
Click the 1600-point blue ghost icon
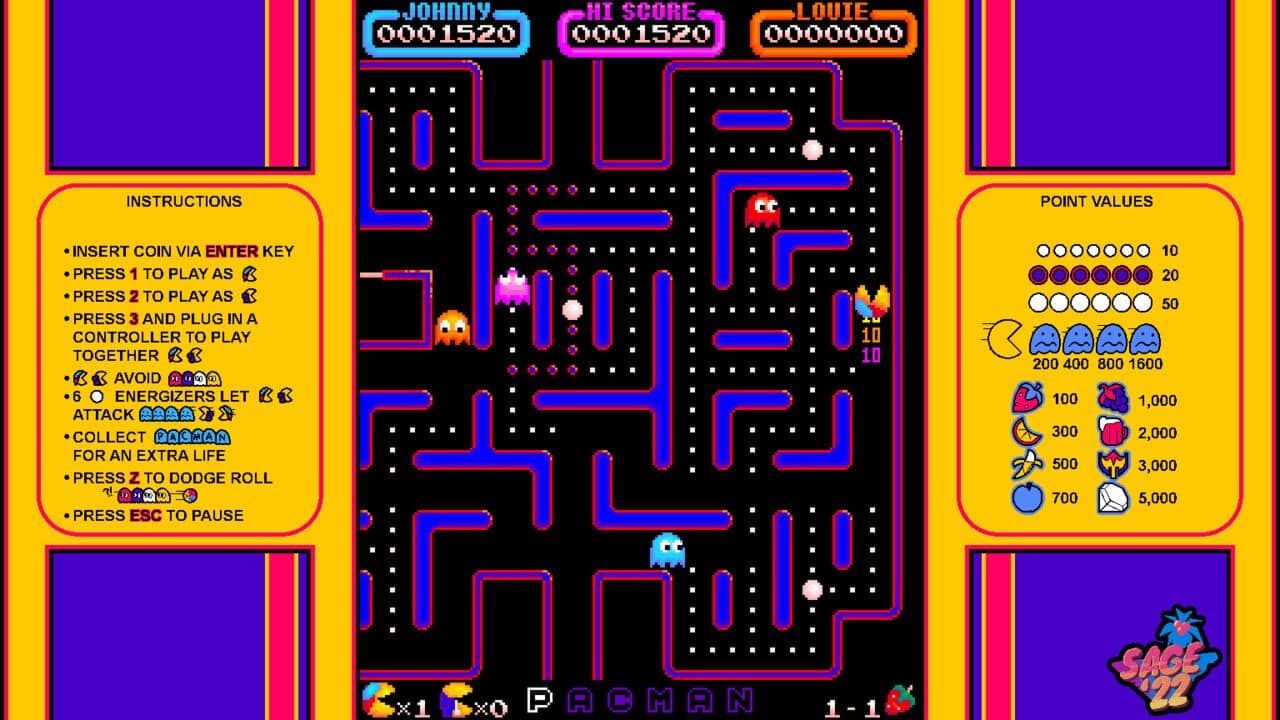coord(1145,341)
